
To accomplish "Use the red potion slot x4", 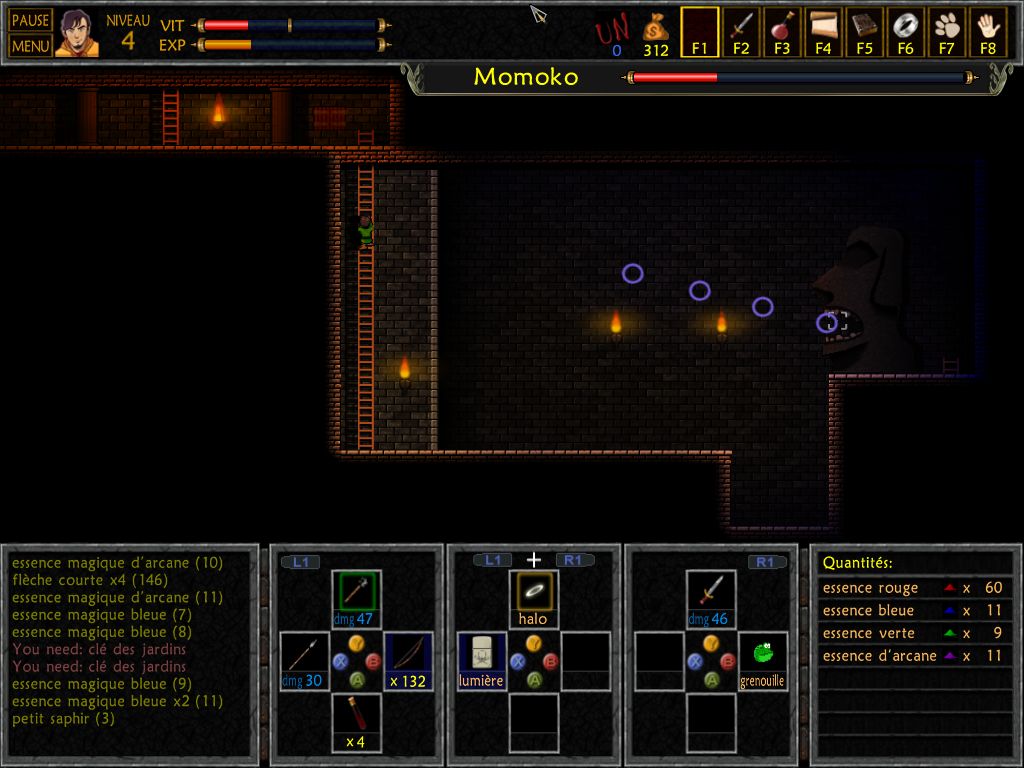I will [356, 720].
